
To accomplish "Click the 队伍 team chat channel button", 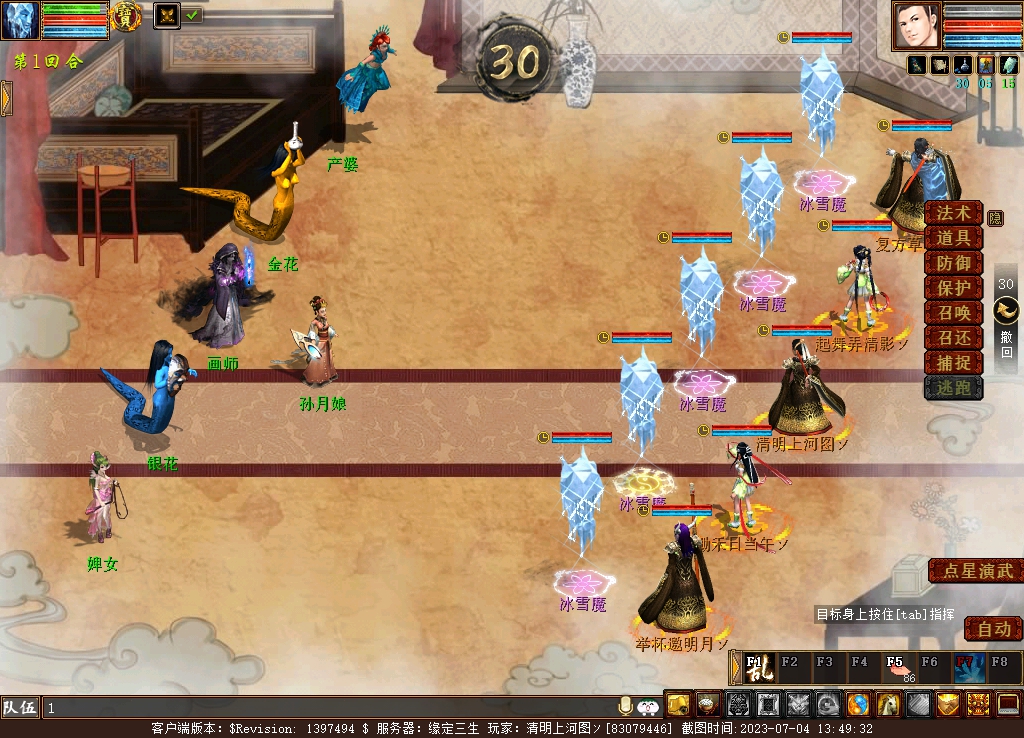I will 19,707.
